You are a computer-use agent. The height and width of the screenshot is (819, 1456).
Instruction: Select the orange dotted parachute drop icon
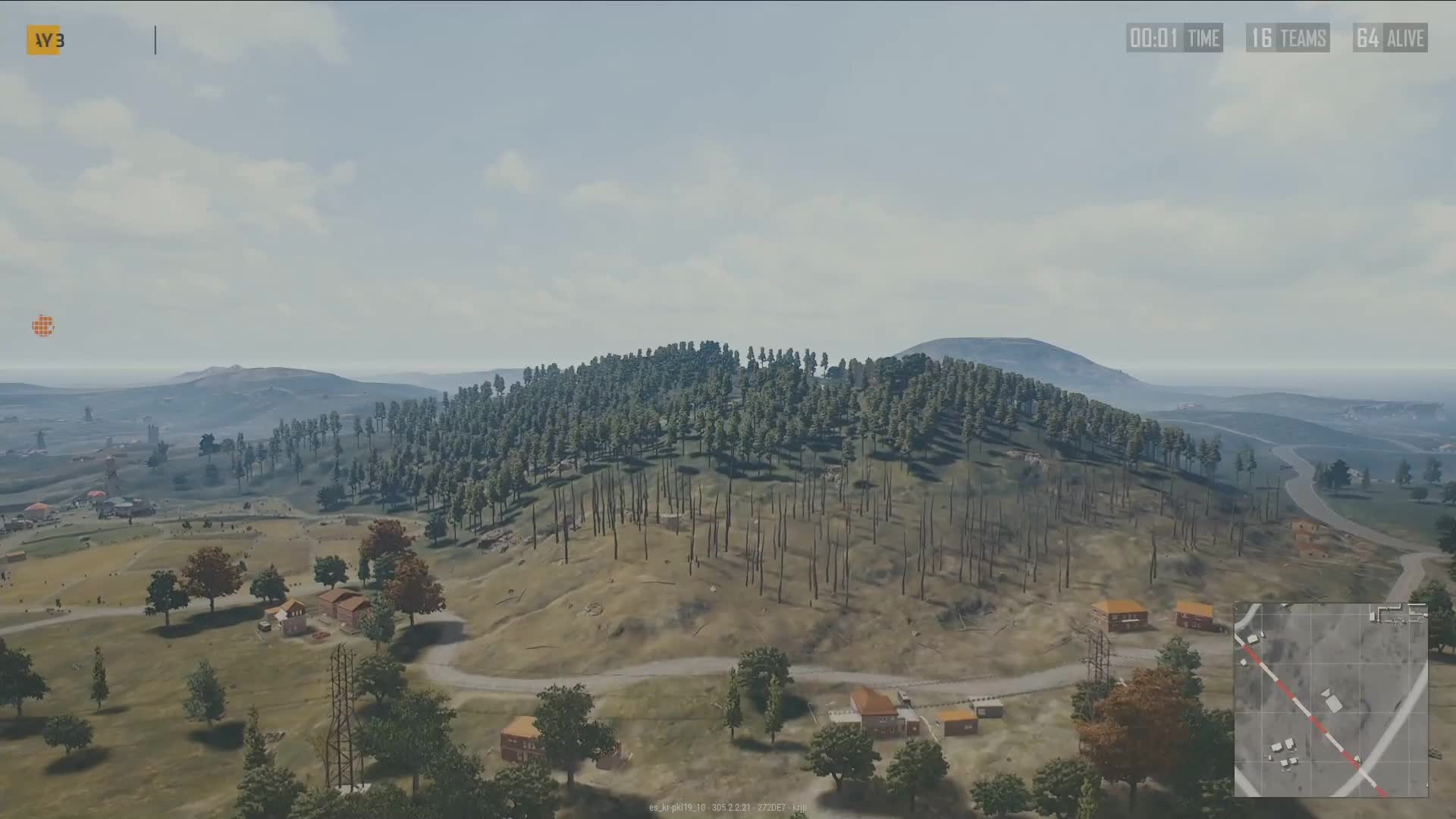pyautogui.click(x=42, y=325)
